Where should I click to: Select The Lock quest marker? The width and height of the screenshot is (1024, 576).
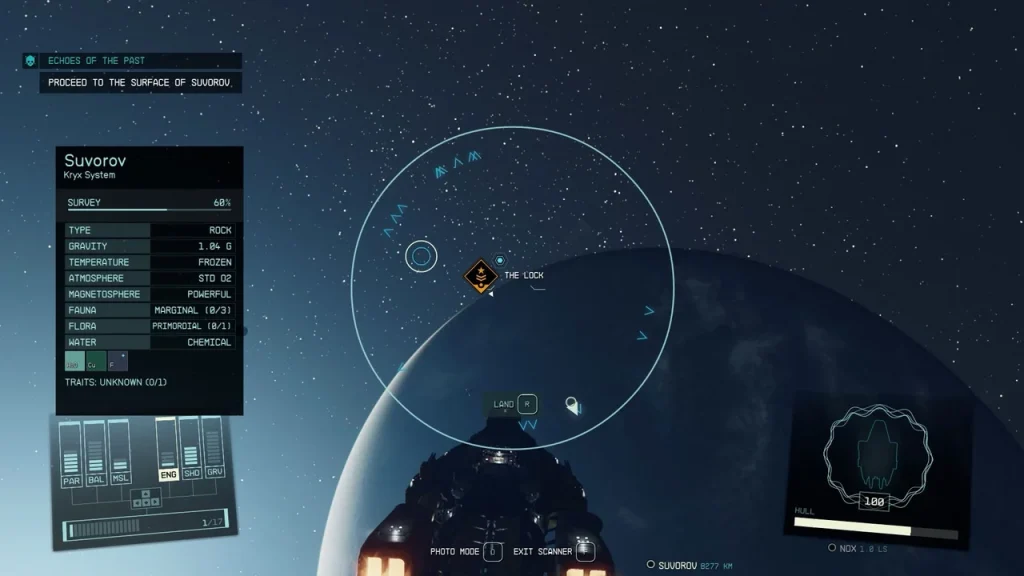(x=482, y=275)
